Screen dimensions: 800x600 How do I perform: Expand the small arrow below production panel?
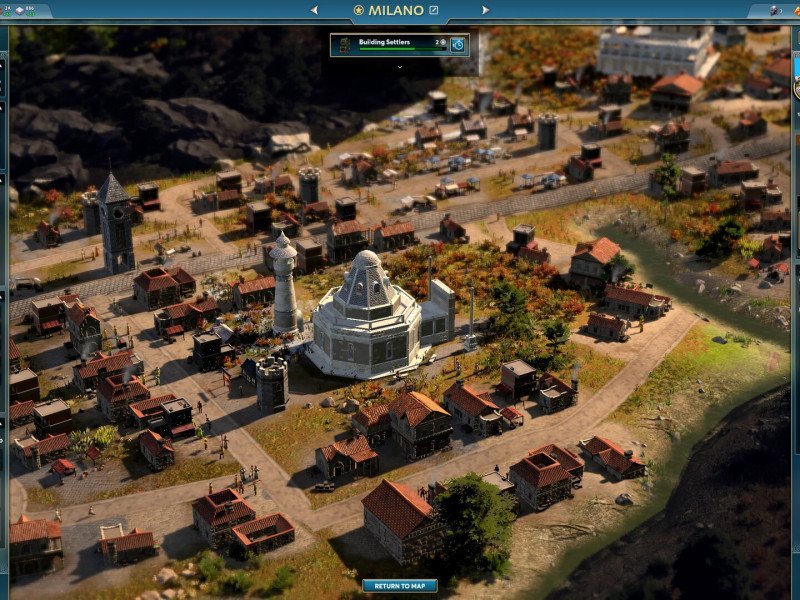[x=399, y=67]
